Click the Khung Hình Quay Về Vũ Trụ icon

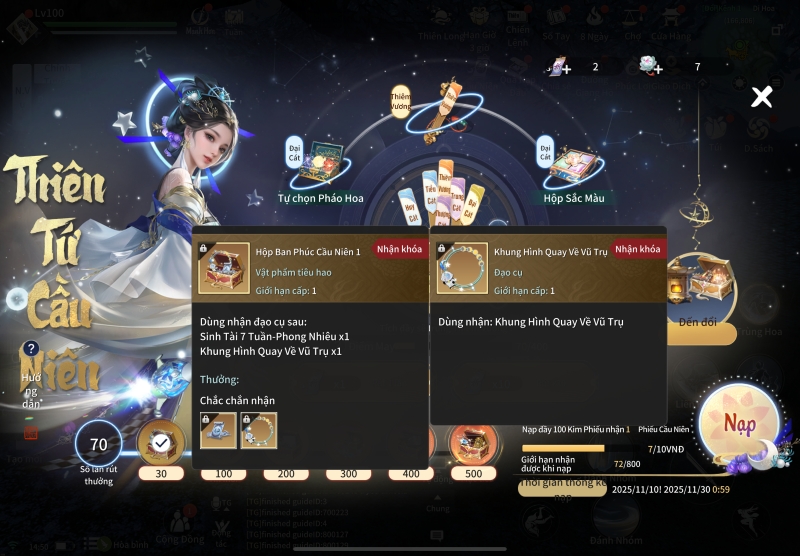(462, 268)
